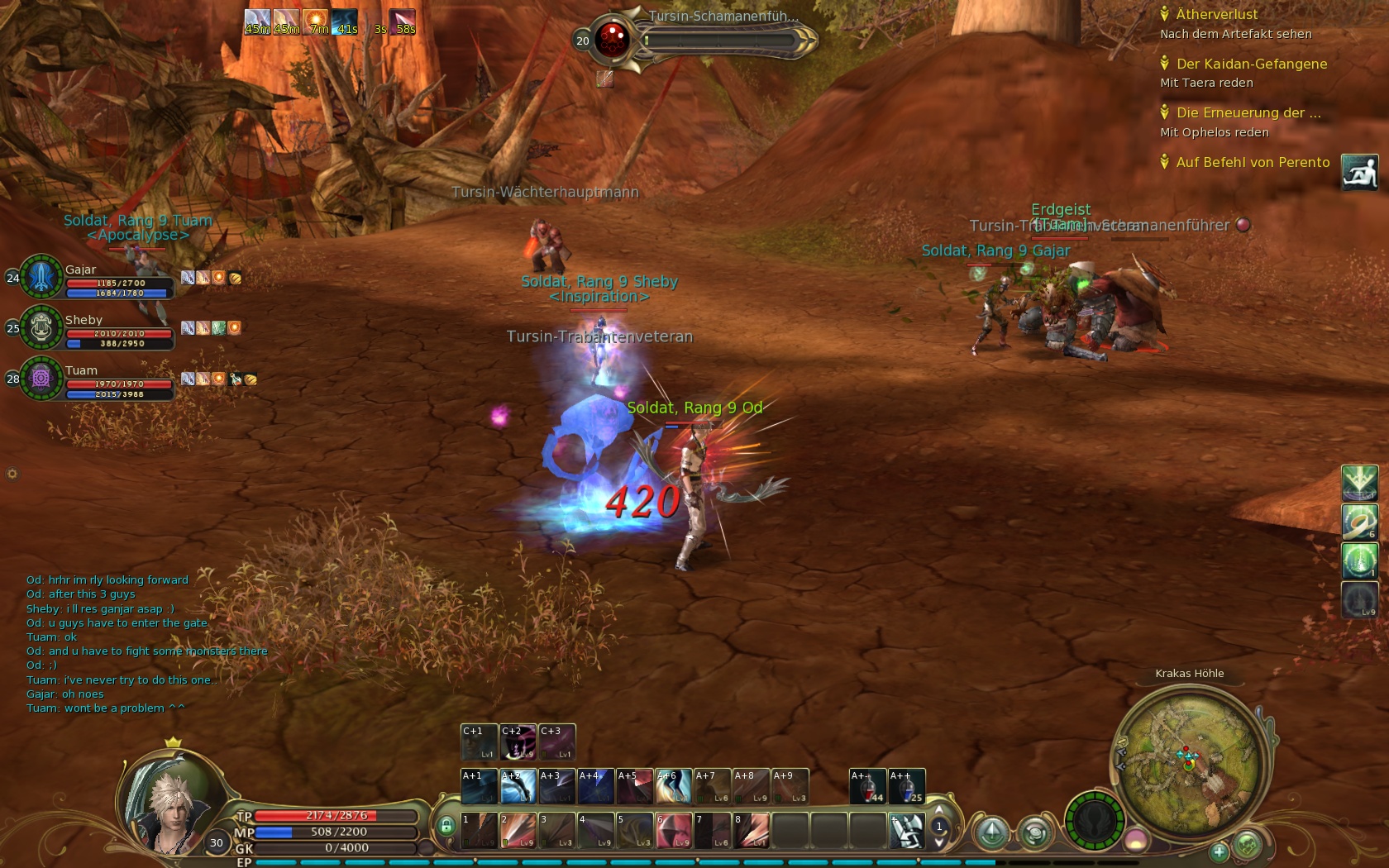Open the Der Kaidan-Gefangene quest entry

pyautogui.click(x=1251, y=64)
